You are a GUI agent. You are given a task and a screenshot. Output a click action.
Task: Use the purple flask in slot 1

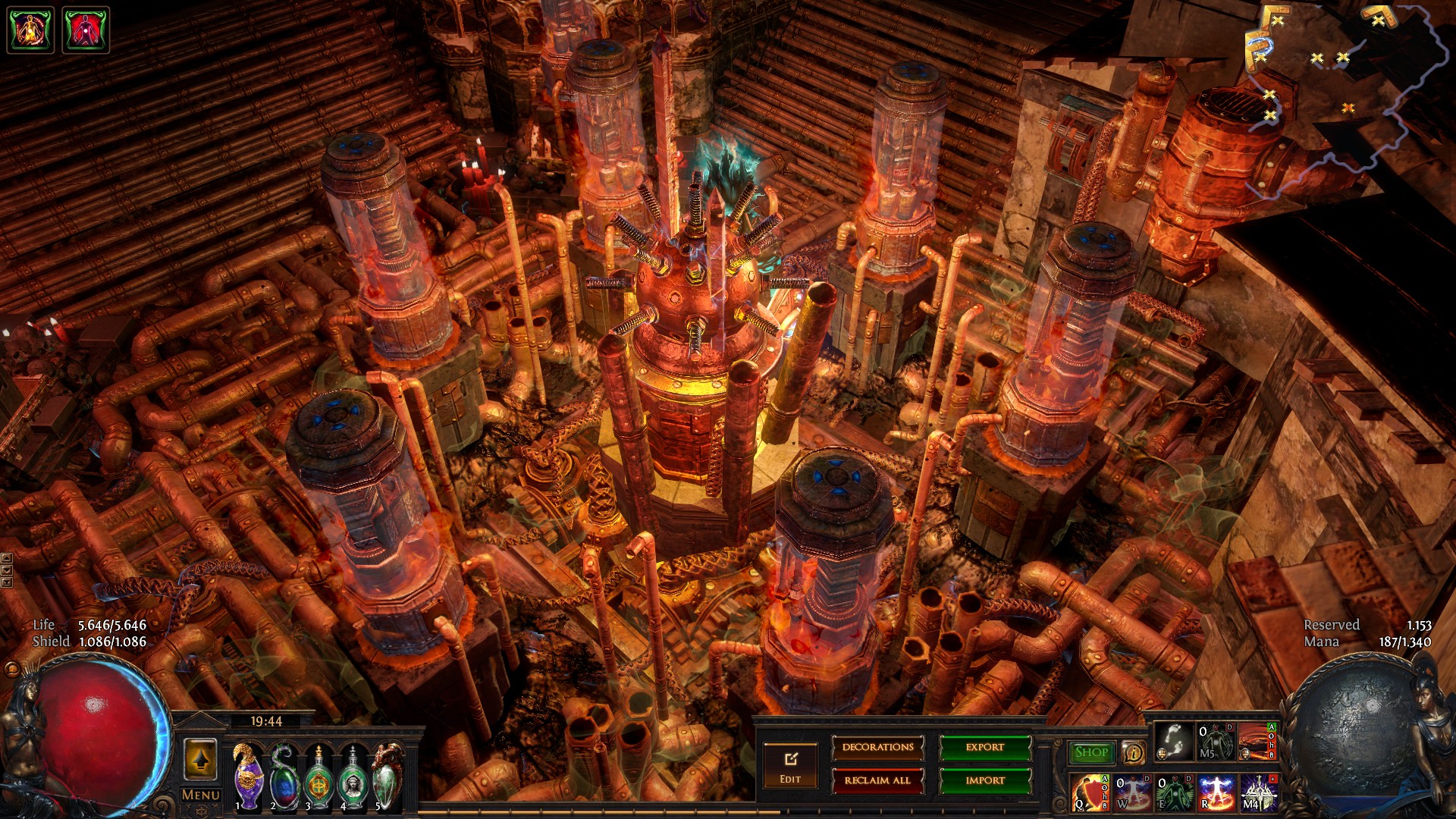pyautogui.click(x=248, y=777)
